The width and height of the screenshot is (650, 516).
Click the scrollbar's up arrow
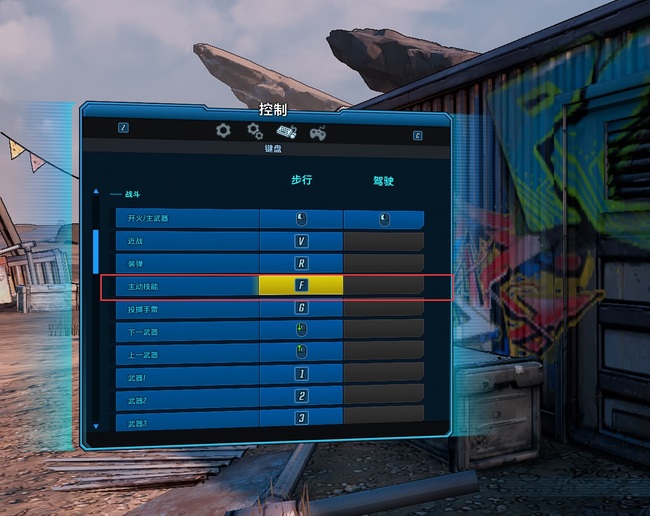point(96,191)
